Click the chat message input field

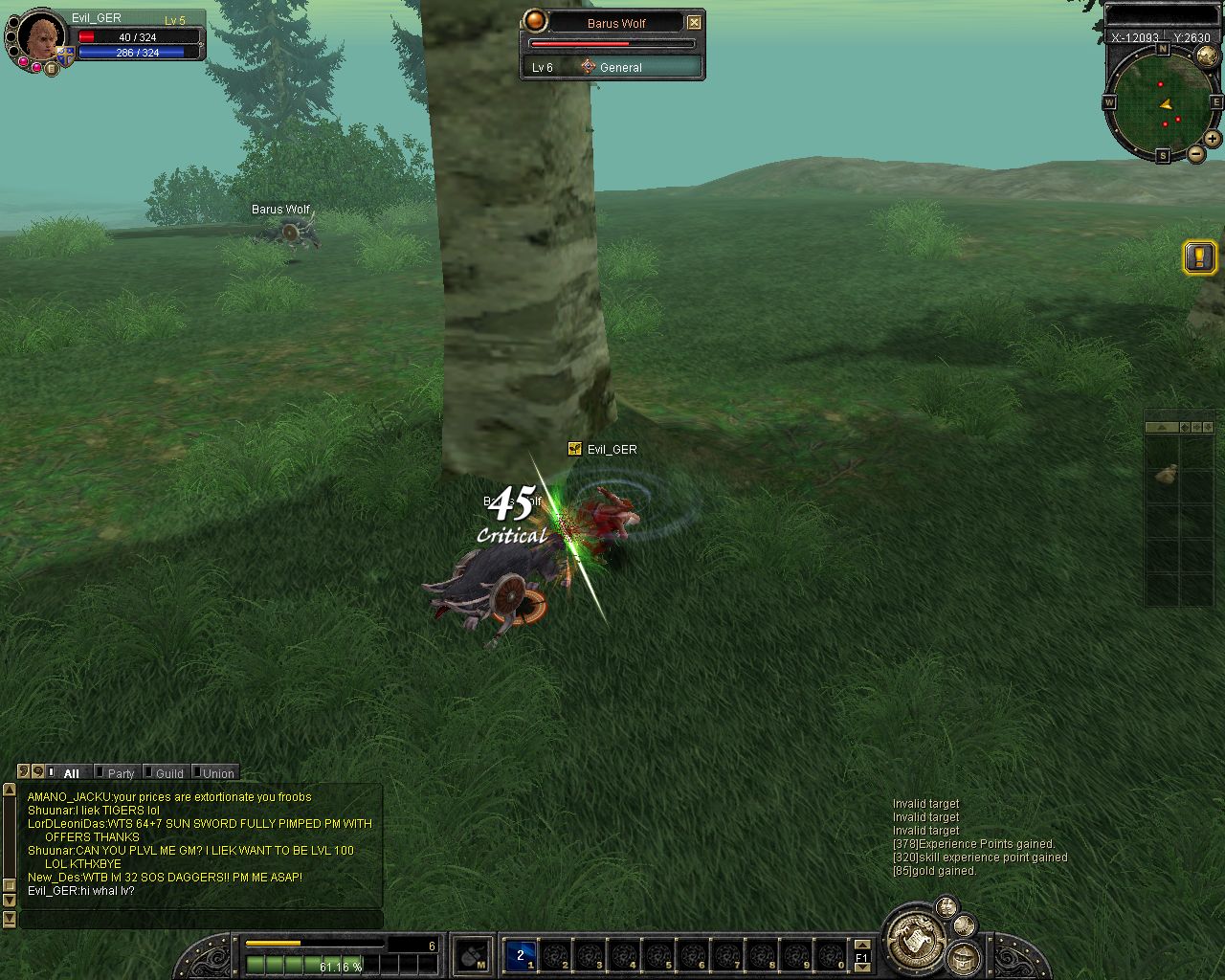pos(201,919)
